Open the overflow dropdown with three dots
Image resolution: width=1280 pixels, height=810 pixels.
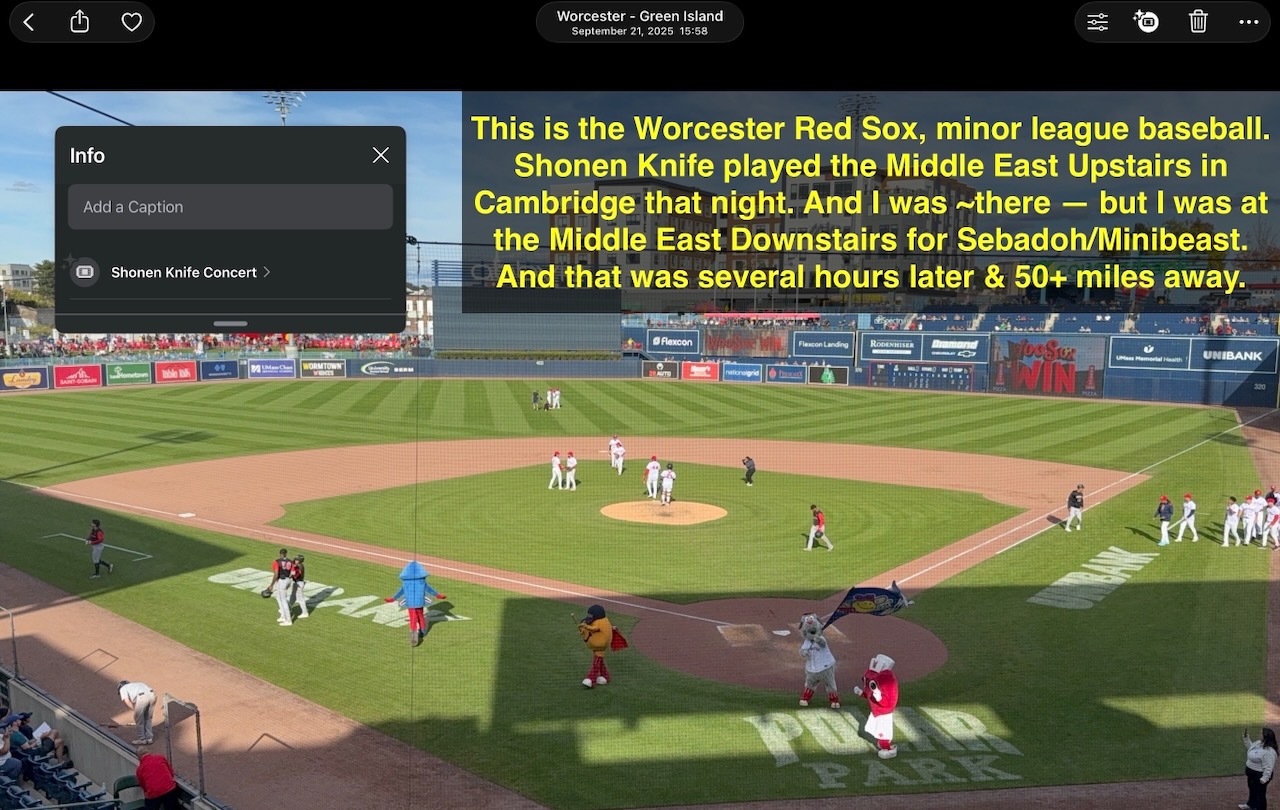(1248, 21)
